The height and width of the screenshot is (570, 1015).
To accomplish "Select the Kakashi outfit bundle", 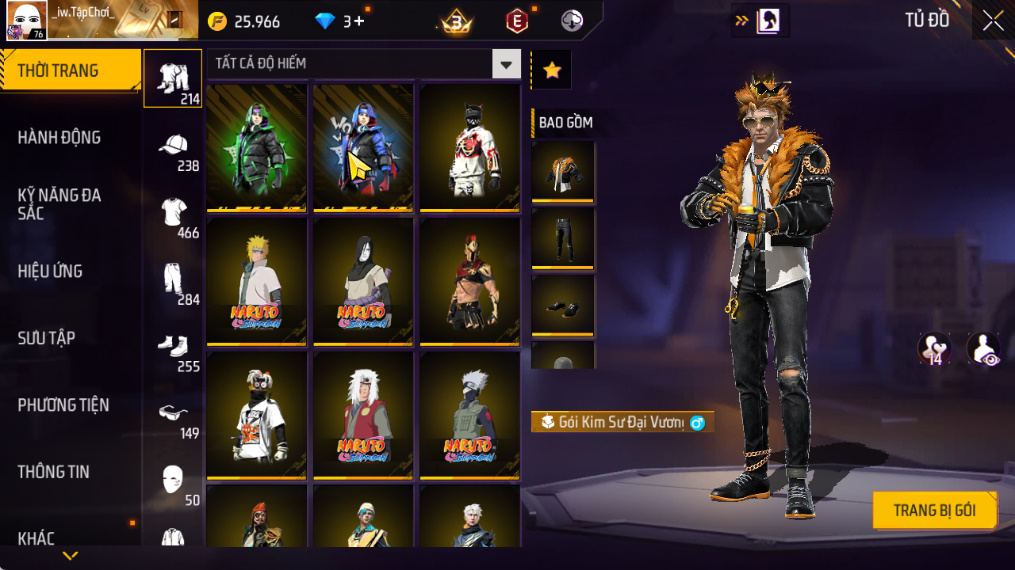I will click(x=470, y=414).
